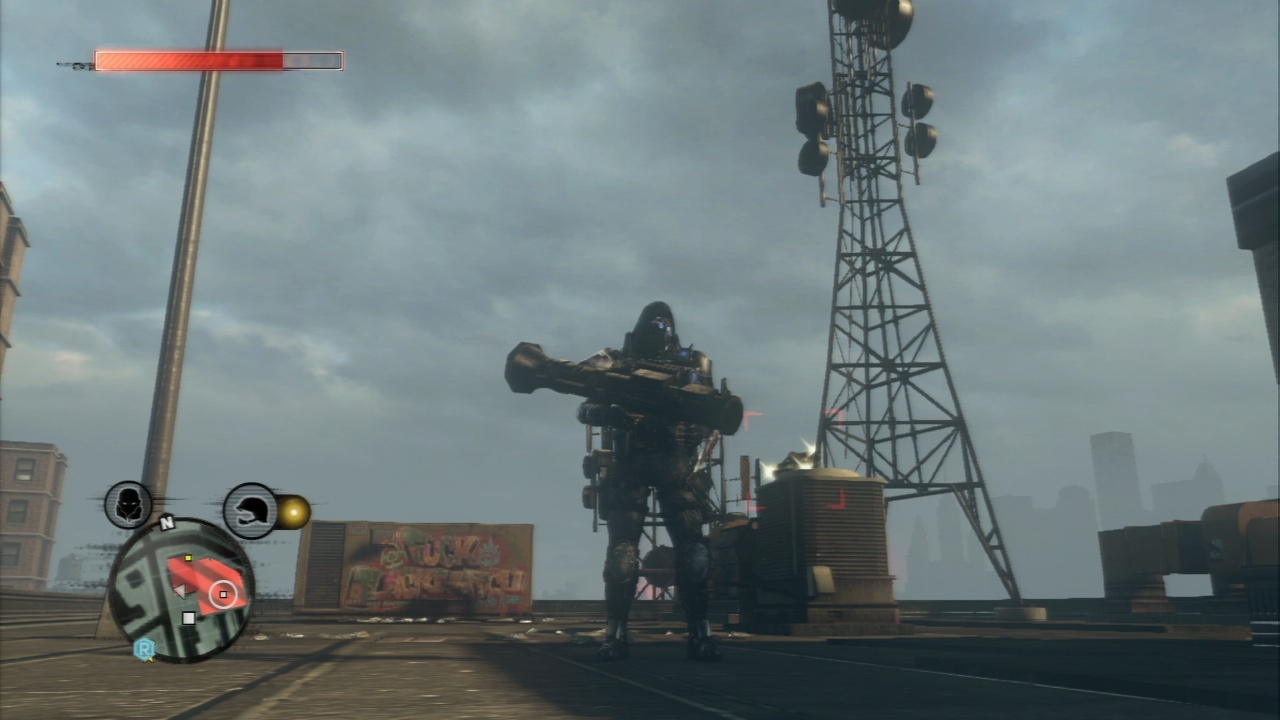
Task: Click the military helmet indicator icon
Action: click(248, 512)
